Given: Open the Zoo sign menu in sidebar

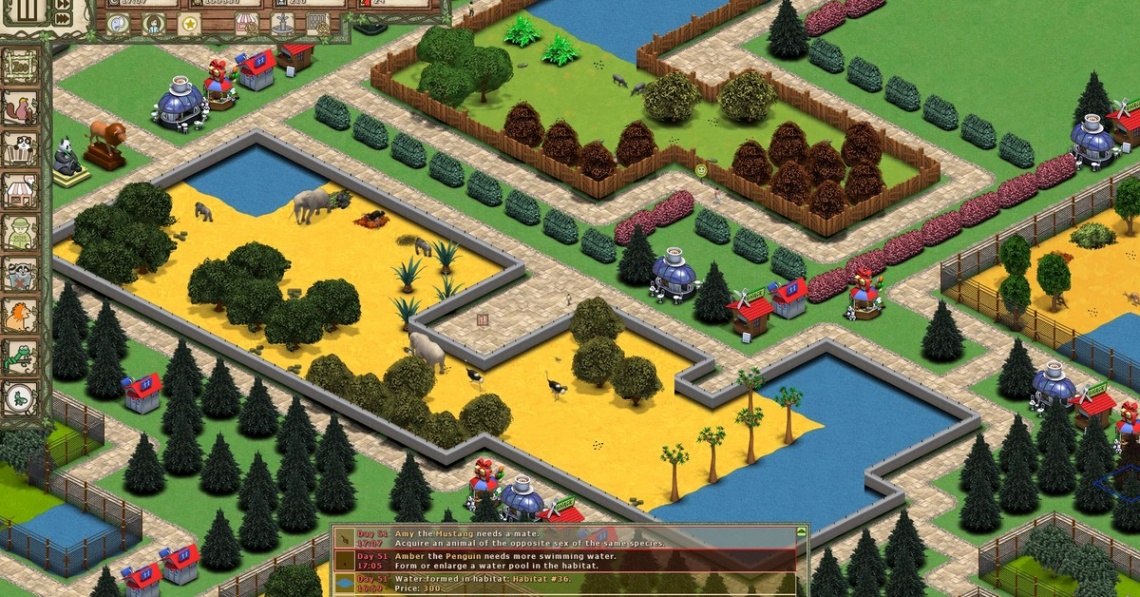Looking at the screenshot, I should pyautogui.click(x=21, y=66).
